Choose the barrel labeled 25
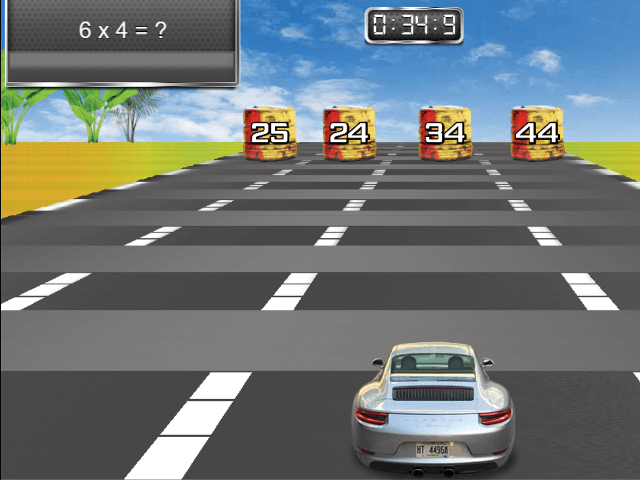The height and width of the screenshot is (480, 640). tap(270, 133)
